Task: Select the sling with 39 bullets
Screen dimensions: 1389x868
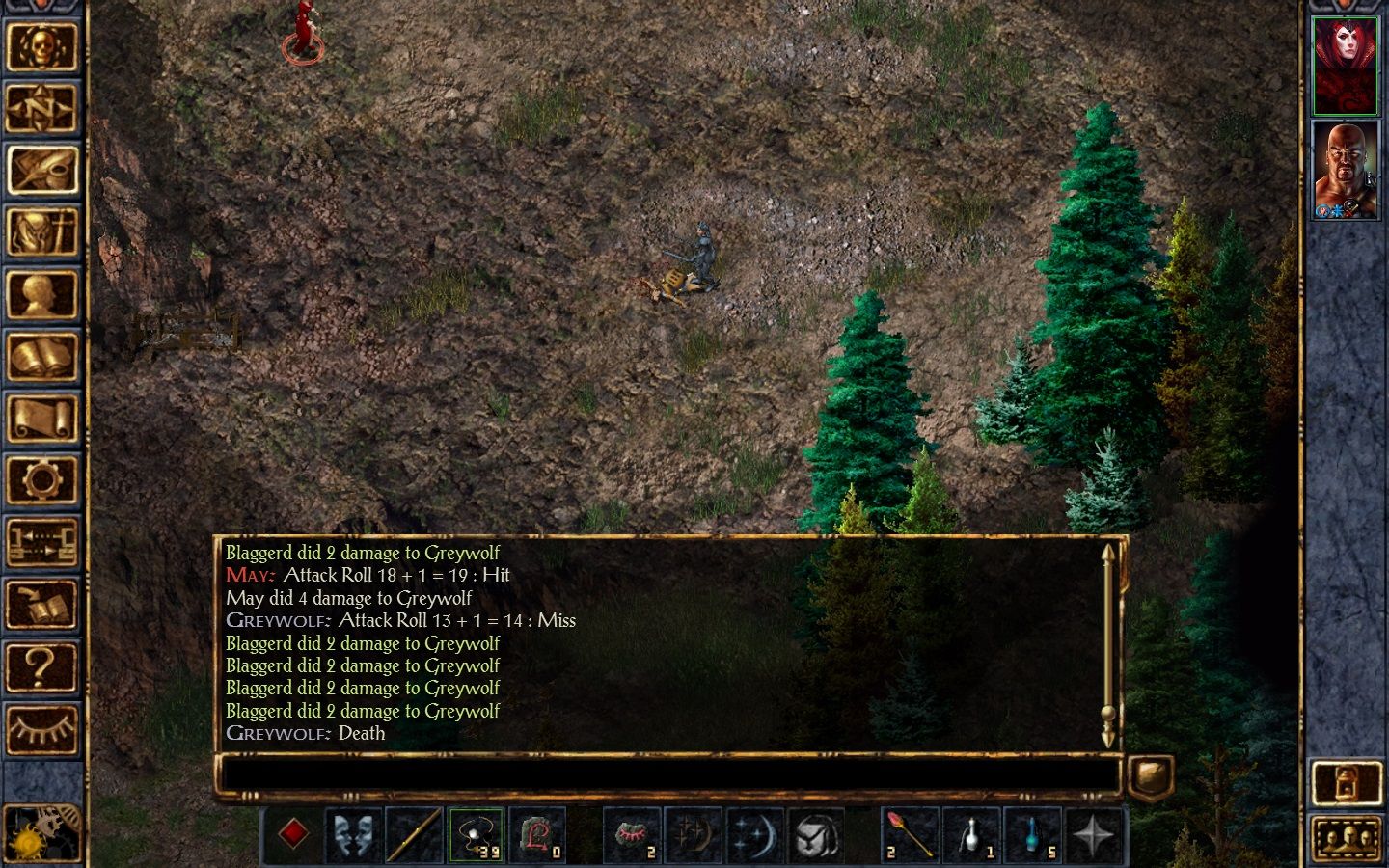Action: pos(477,834)
